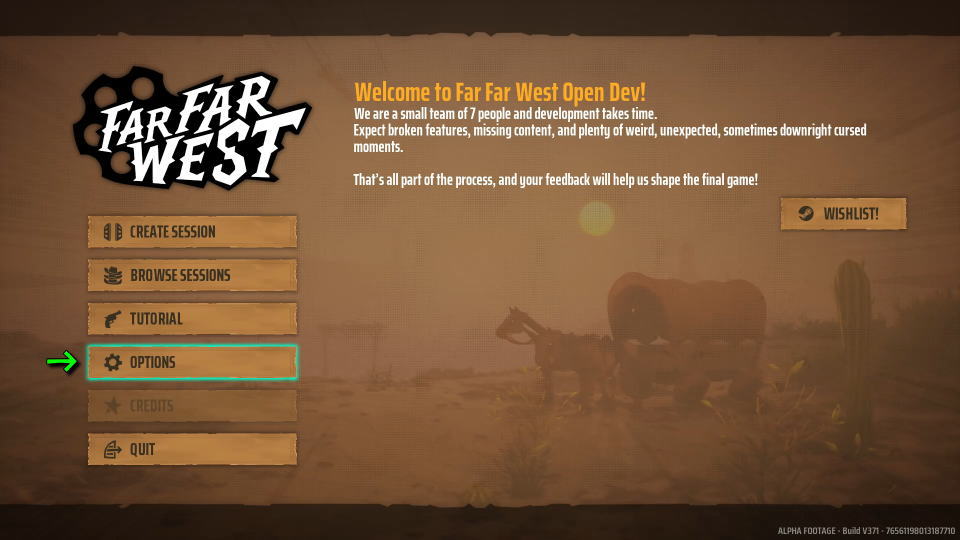Click the Create Session button

coord(192,232)
